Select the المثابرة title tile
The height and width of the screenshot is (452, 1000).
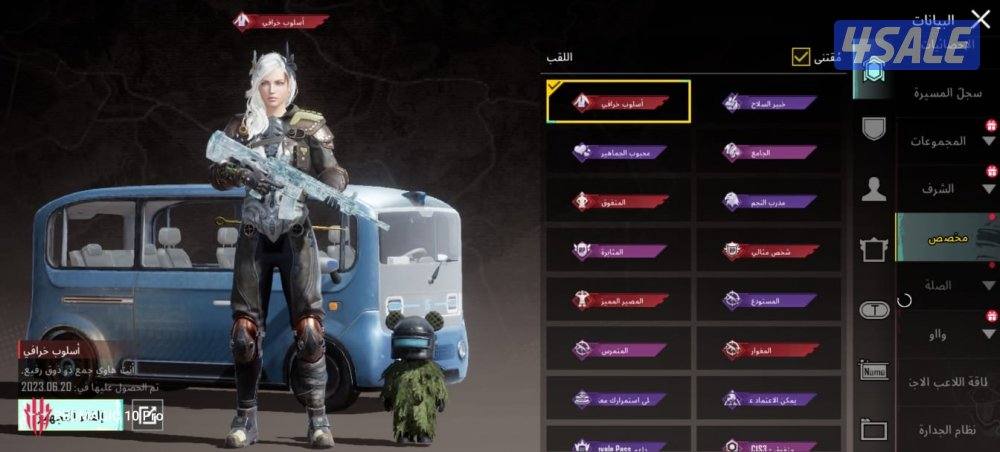click(619, 250)
